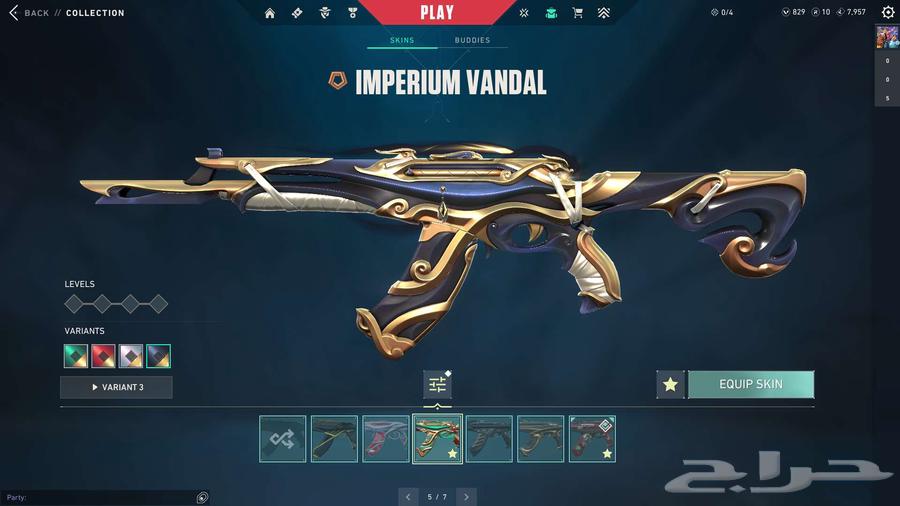
Task: Click the red PLAY button
Action: tap(437, 13)
